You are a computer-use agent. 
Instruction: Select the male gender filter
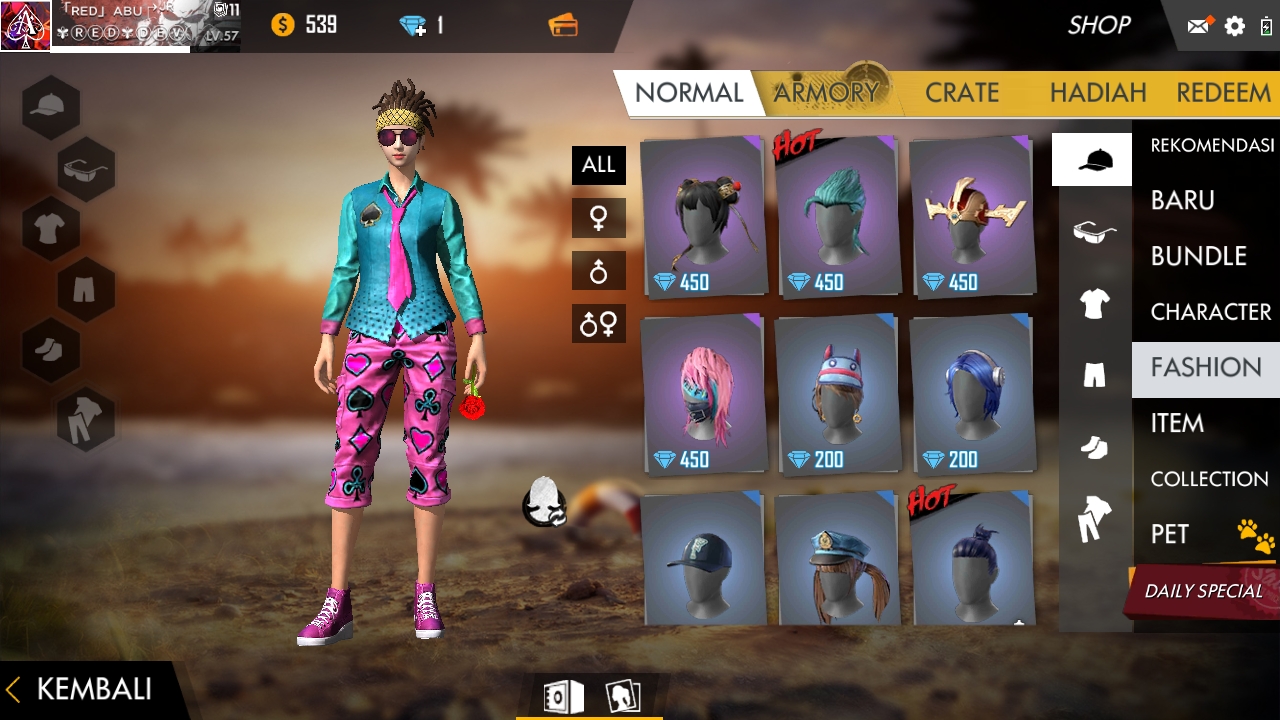click(x=598, y=270)
